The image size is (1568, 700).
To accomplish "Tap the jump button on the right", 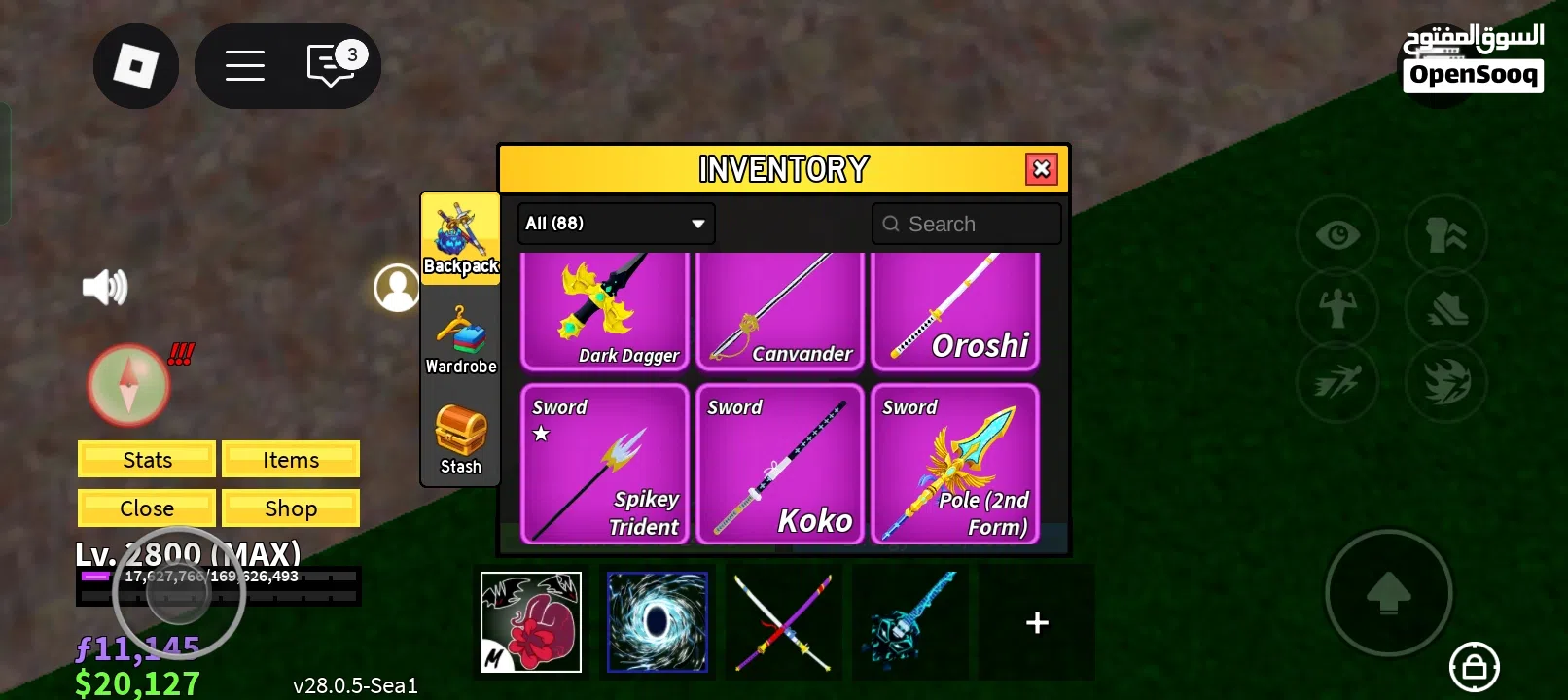I will (1389, 593).
